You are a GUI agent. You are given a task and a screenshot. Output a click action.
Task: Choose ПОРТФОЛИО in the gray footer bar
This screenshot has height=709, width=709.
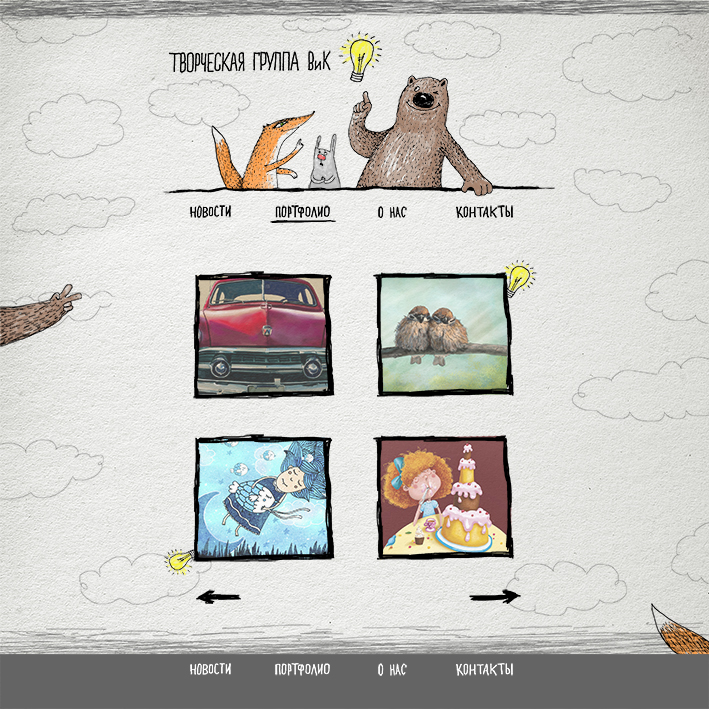[x=302, y=670]
